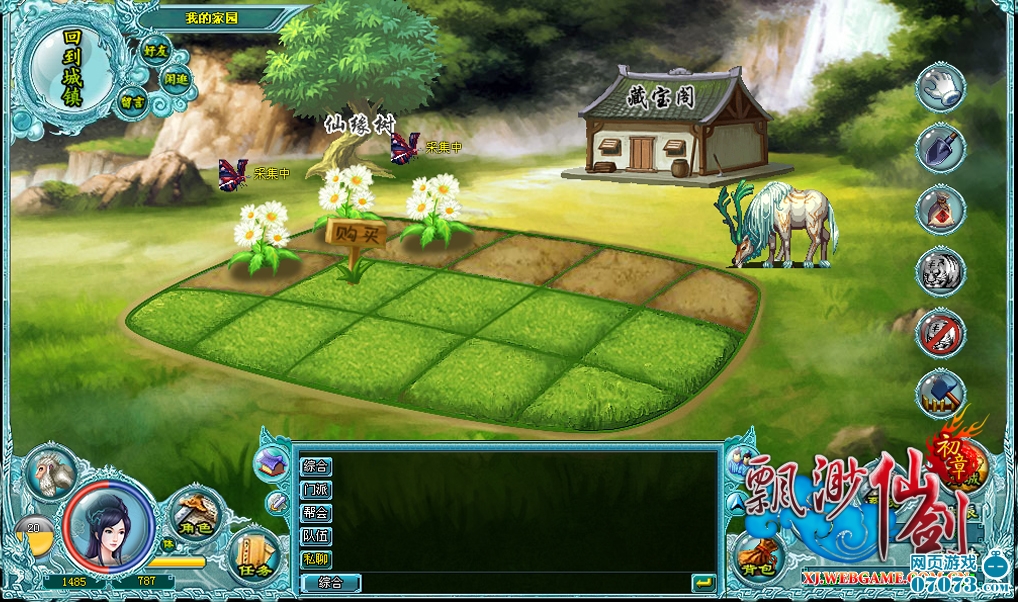Send chat with the enter arrow button
This screenshot has width=1018, height=602.
coord(703,582)
